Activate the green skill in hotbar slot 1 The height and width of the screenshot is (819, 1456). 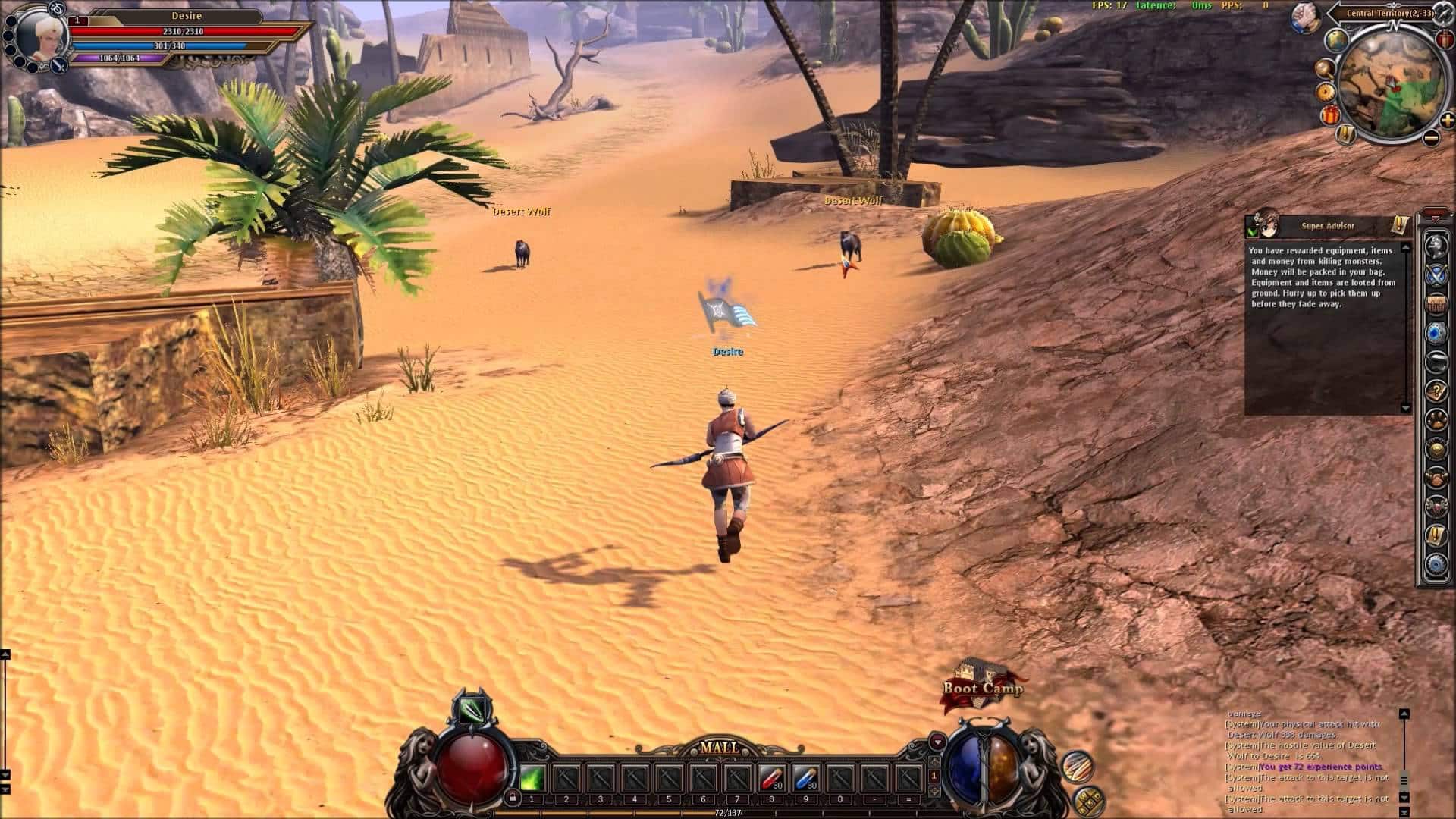pyautogui.click(x=532, y=778)
